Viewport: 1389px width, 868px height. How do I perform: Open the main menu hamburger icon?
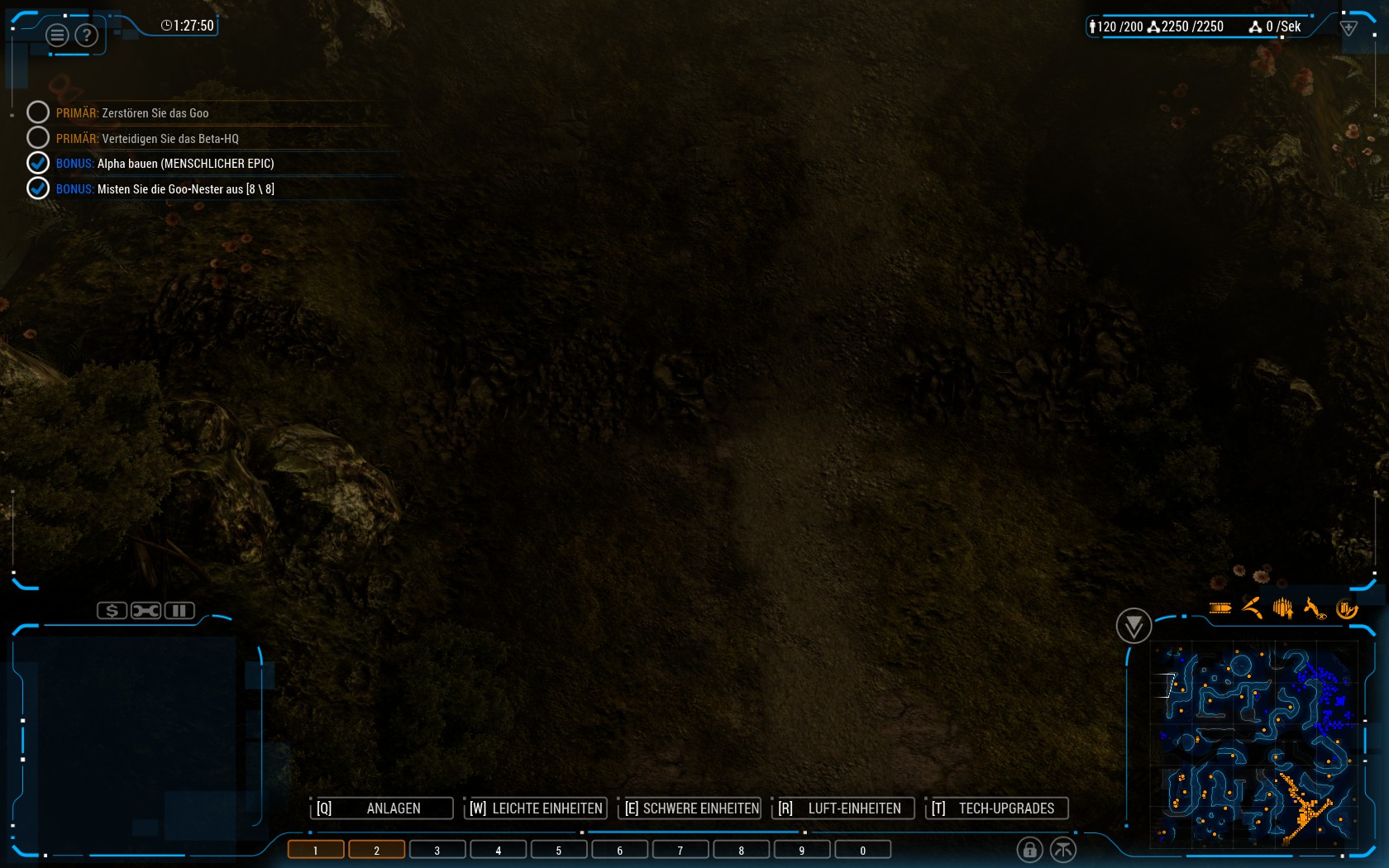point(57,36)
